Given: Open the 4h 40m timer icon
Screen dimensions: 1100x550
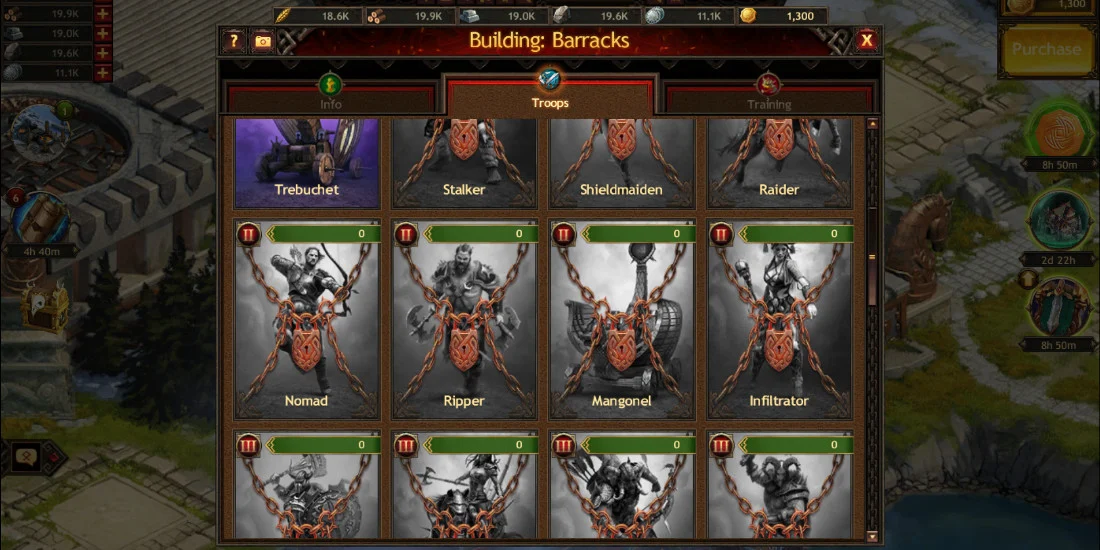Looking at the screenshot, I should (x=41, y=220).
